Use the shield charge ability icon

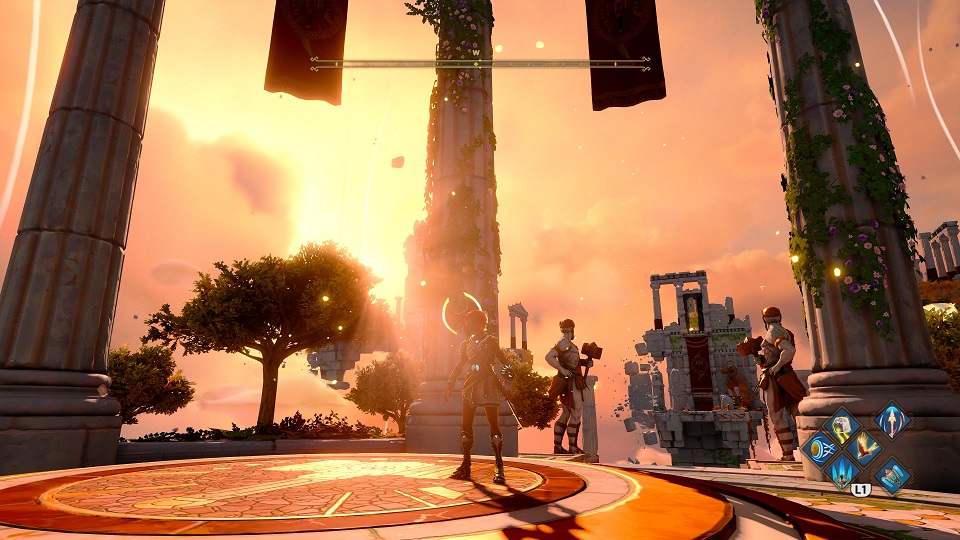819,448
